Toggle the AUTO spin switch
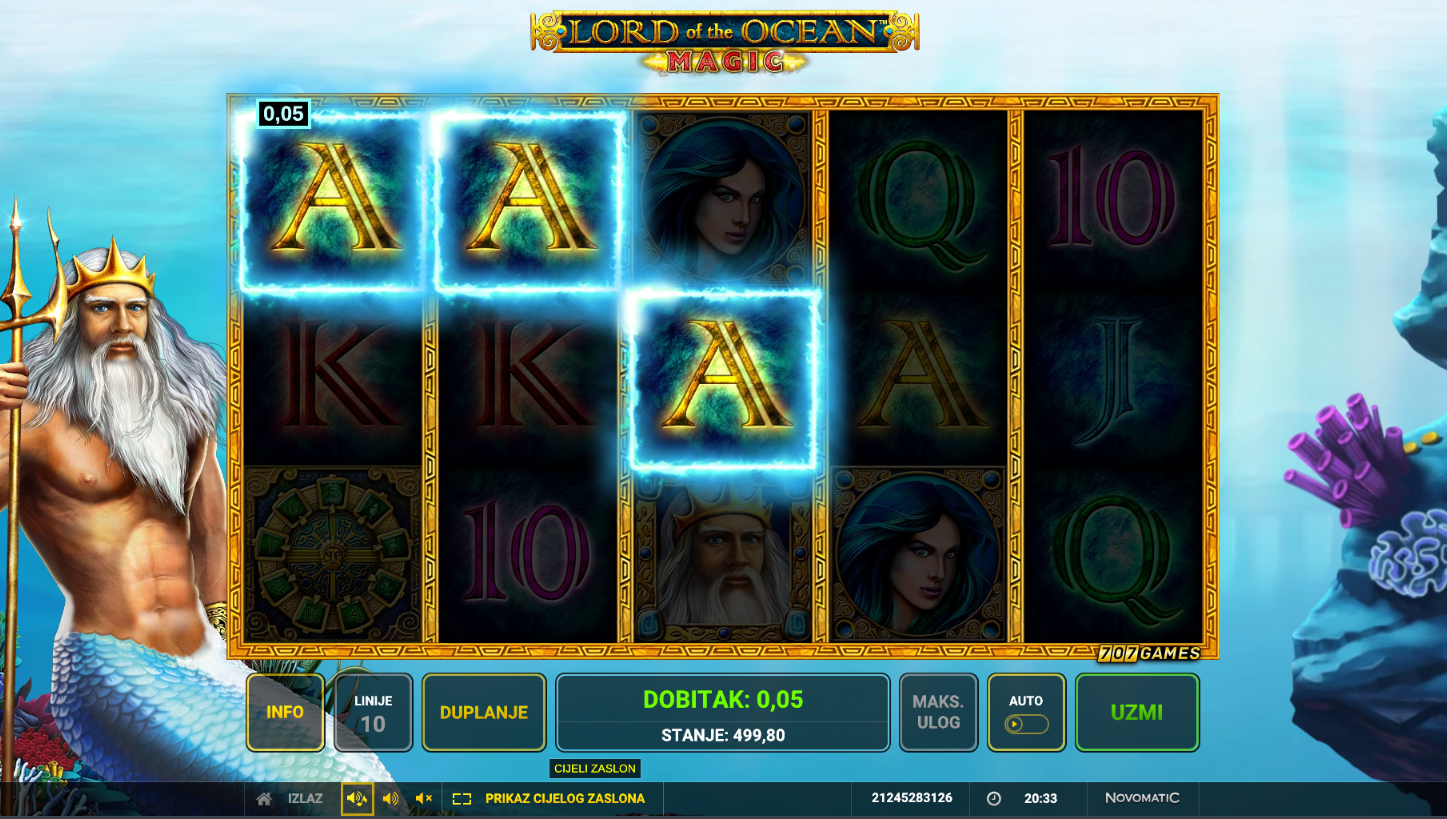 1027,723
